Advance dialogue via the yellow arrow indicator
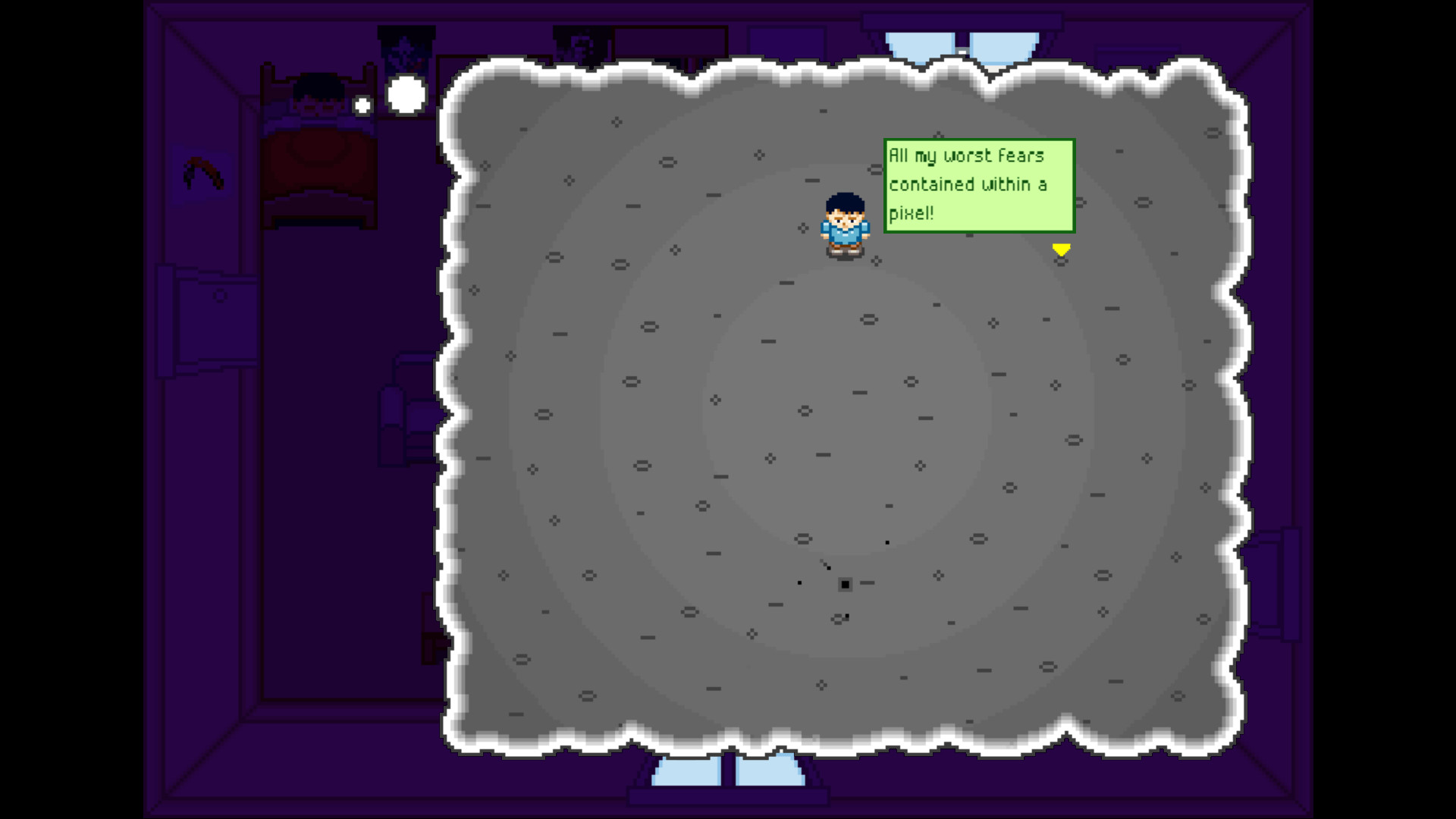Viewport: 1456px width, 819px height. click(1061, 249)
